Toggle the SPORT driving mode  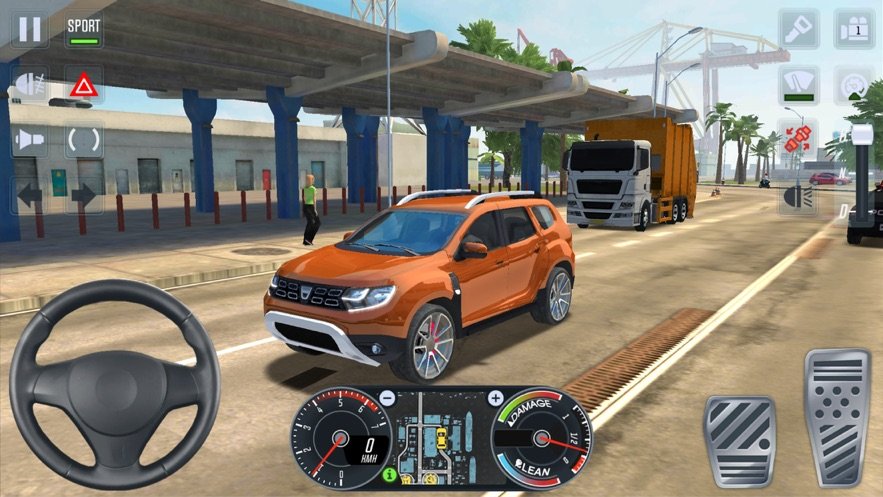tap(84, 30)
